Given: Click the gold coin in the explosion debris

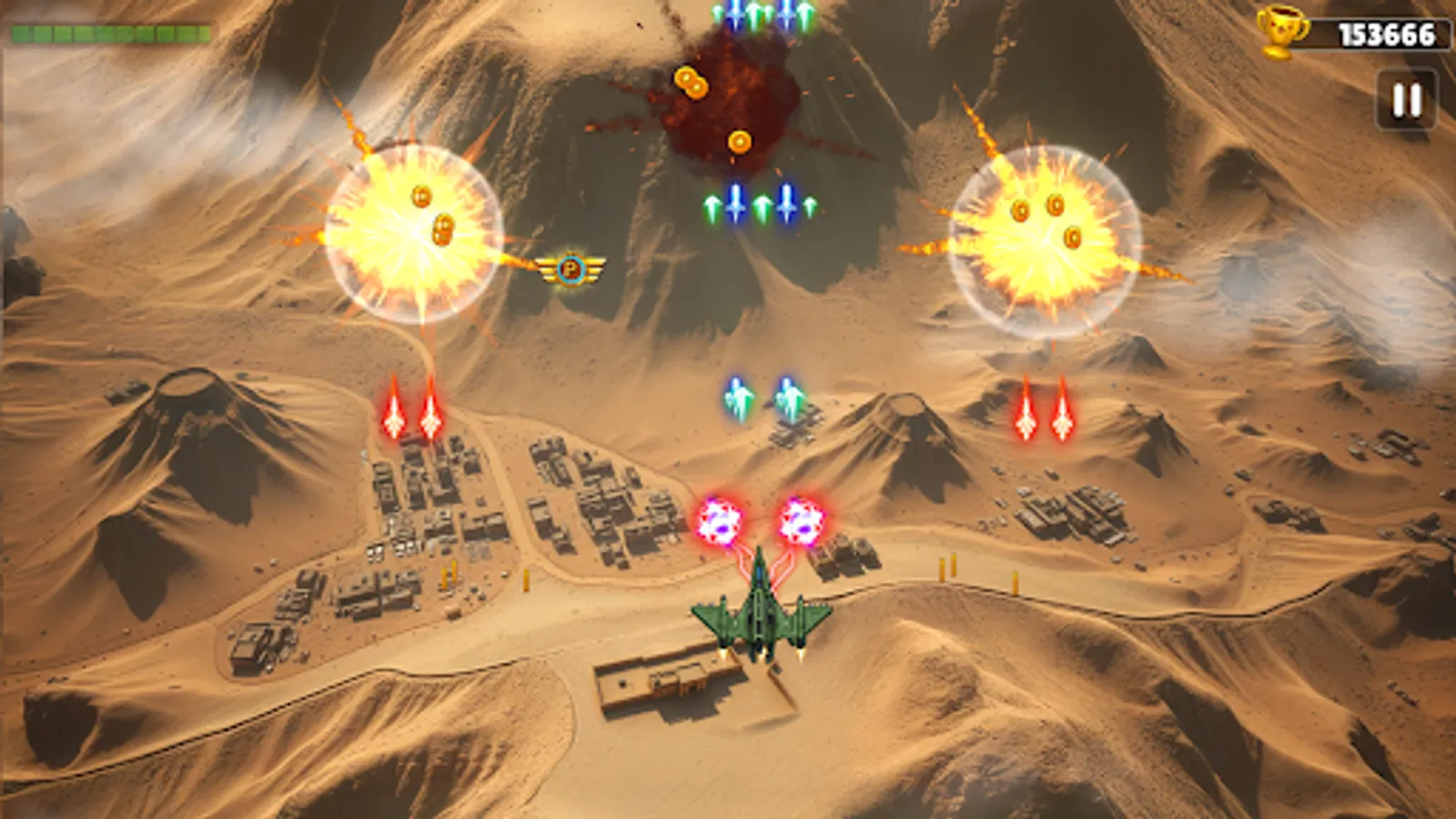Looking at the screenshot, I should pyautogui.click(x=739, y=141).
